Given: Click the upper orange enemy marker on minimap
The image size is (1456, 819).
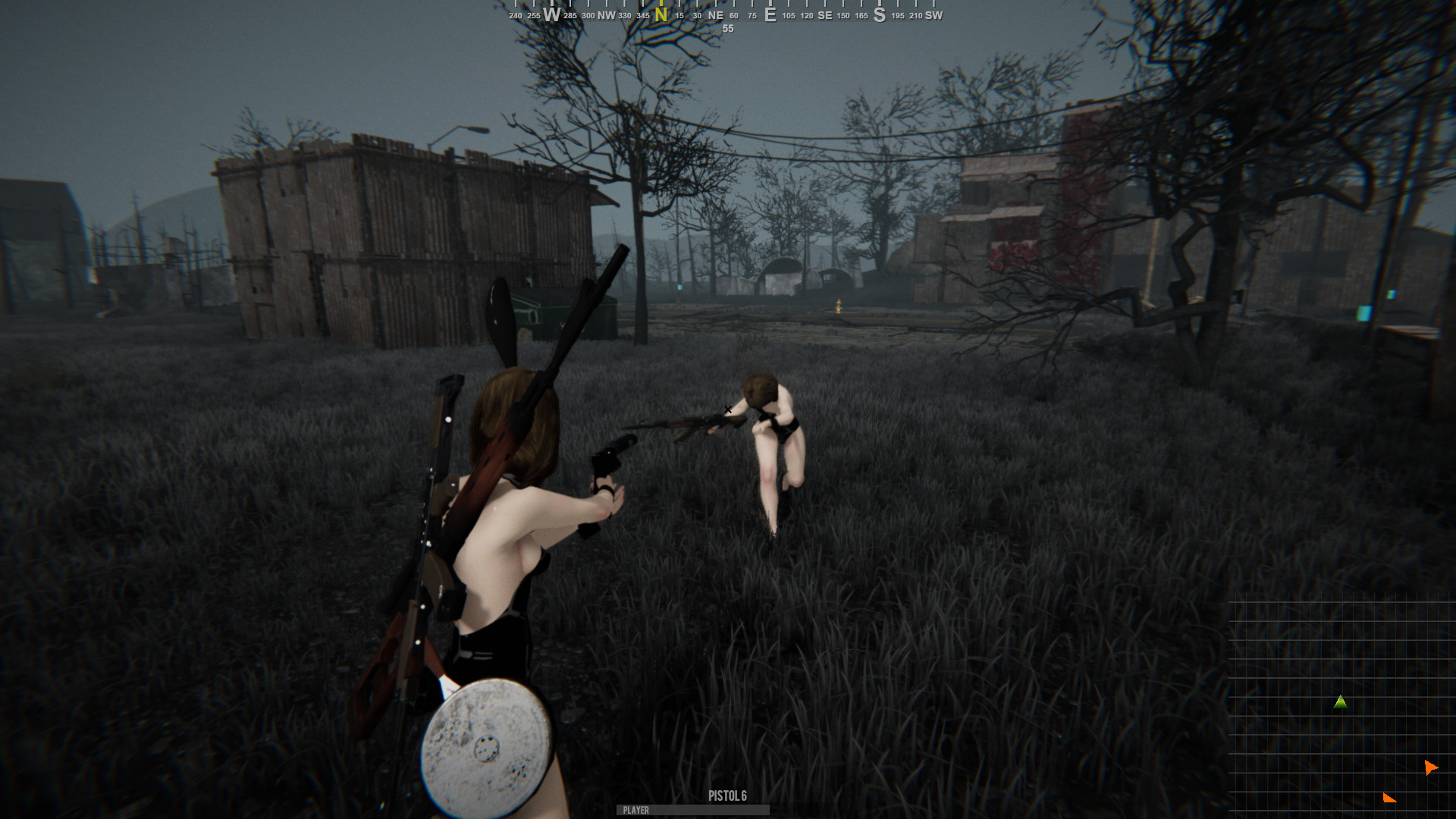Looking at the screenshot, I should tap(1432, 767).
